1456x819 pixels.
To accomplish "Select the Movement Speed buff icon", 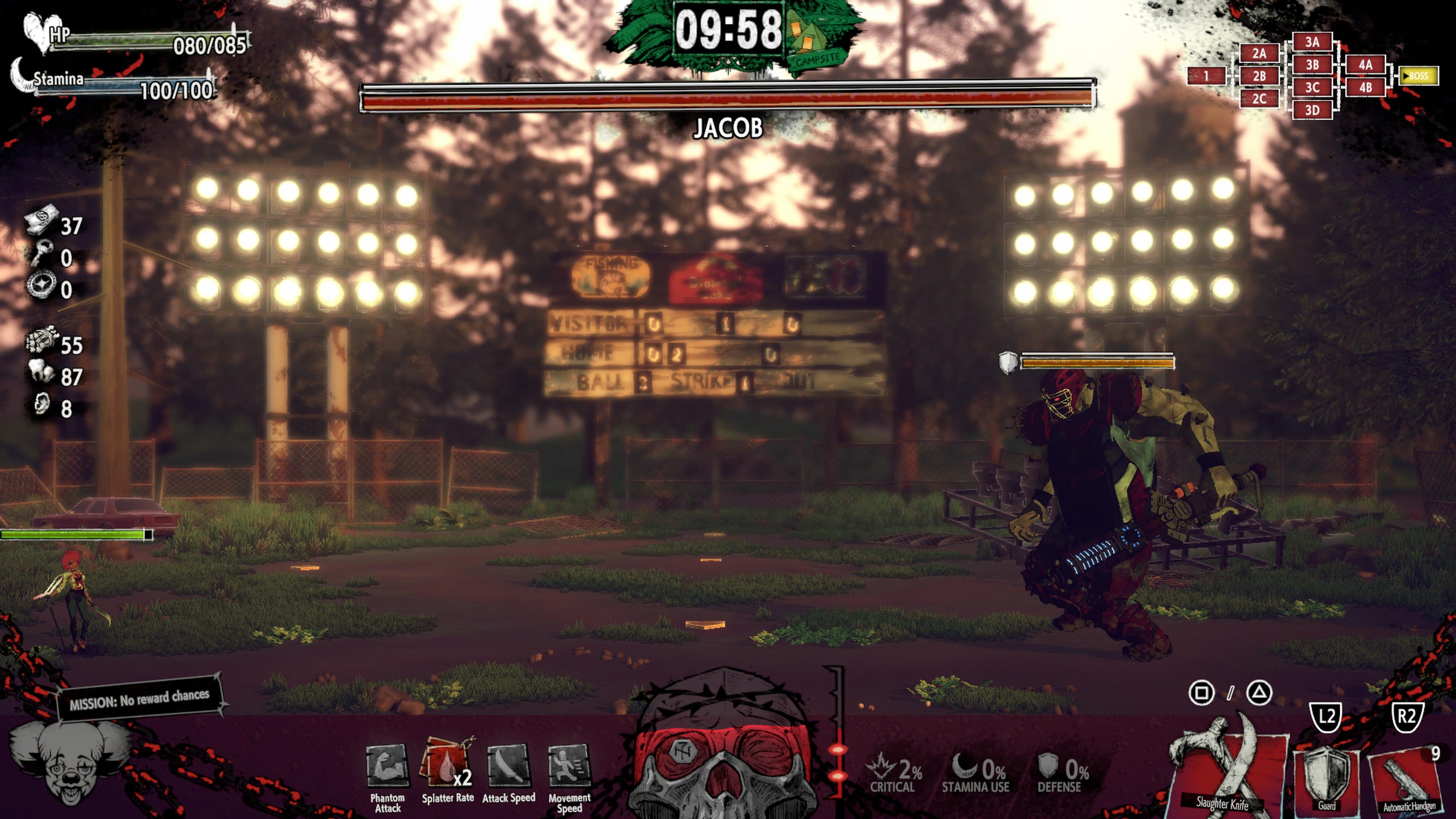I will click(x=569, y=766).
